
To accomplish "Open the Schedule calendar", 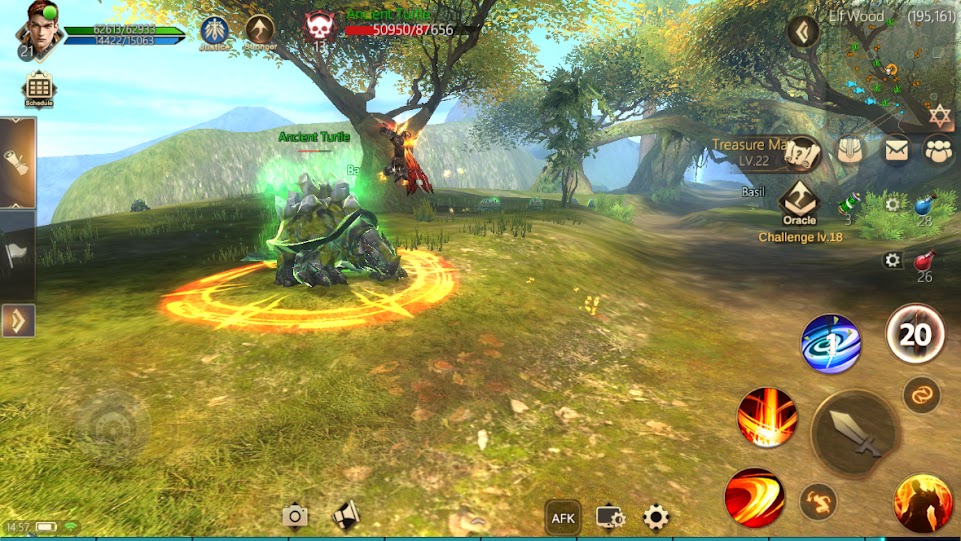I will pos(38,88).
